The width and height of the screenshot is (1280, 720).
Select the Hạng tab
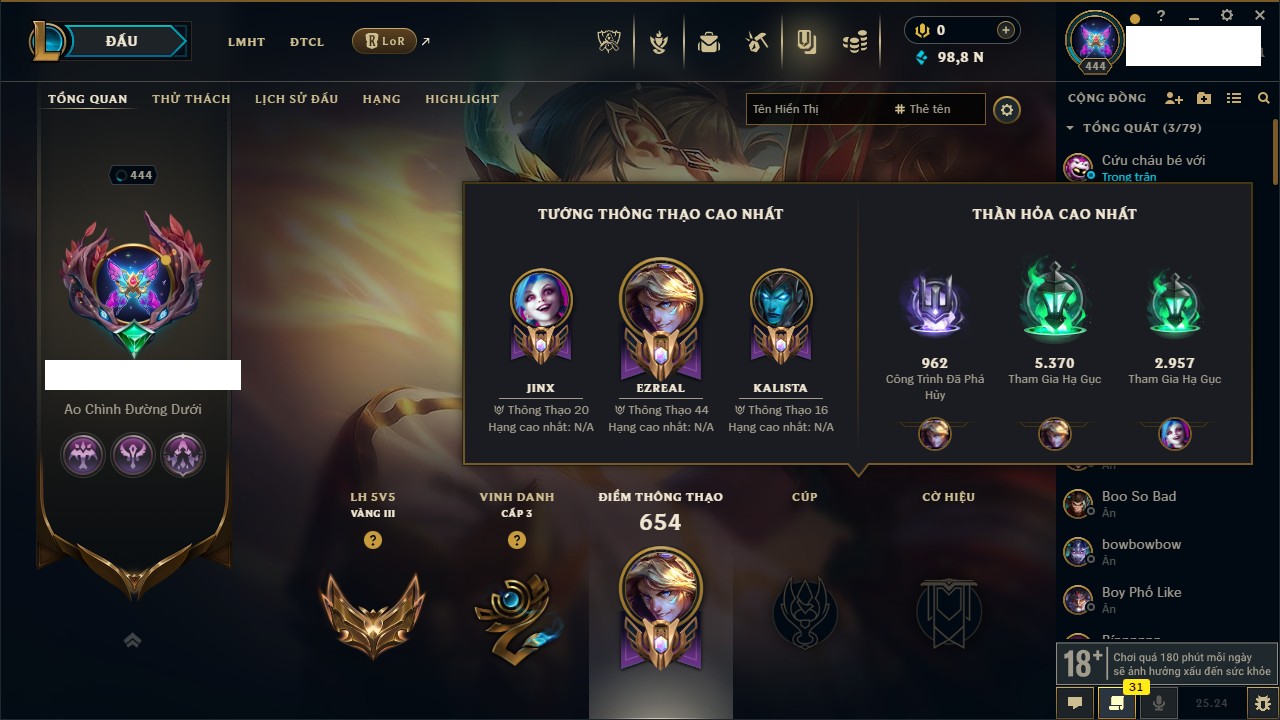tap(381, 99)
